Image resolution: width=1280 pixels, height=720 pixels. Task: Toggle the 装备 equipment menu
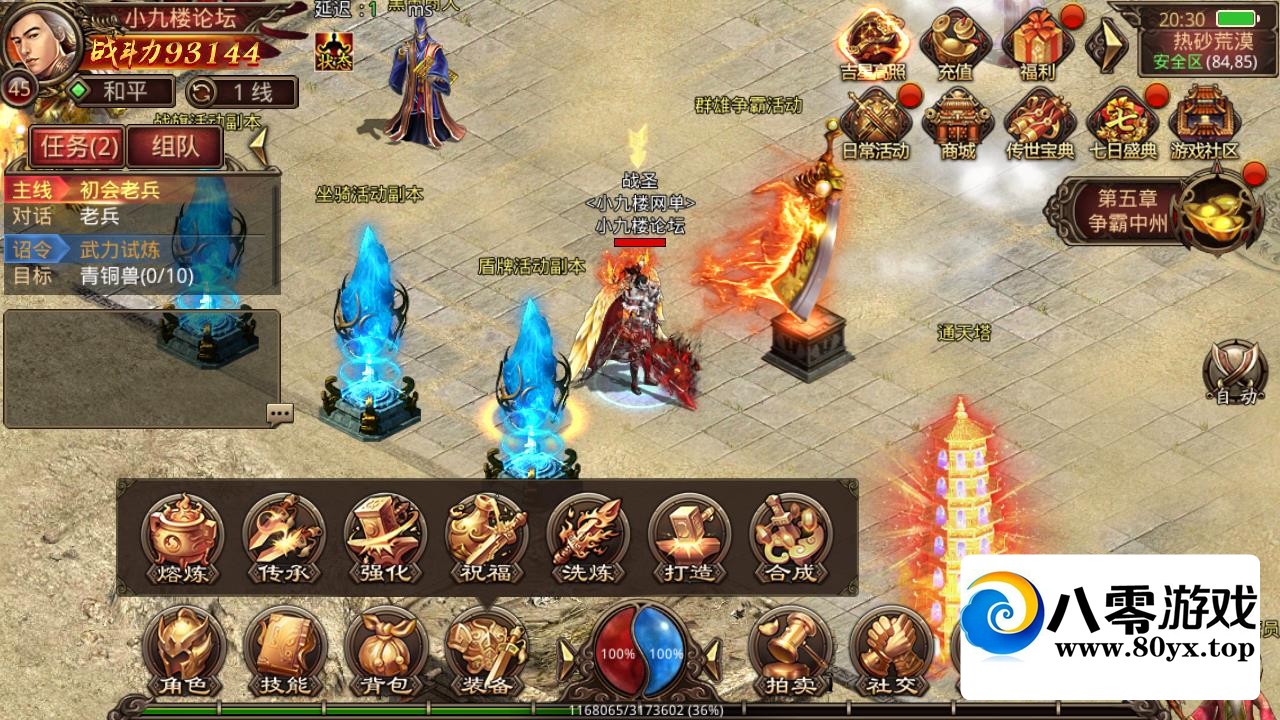pyautogui.click(x=487, y=652)
